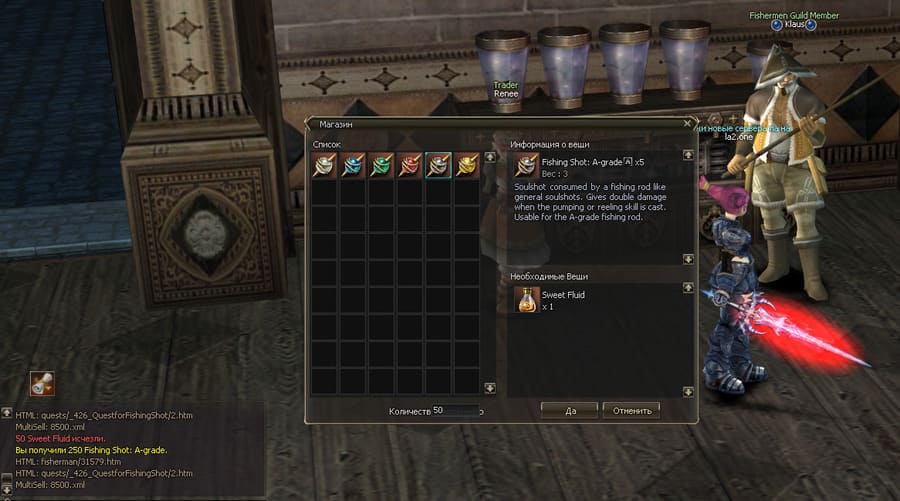Click the Sweet Fluid required item icon

point(527,299)
